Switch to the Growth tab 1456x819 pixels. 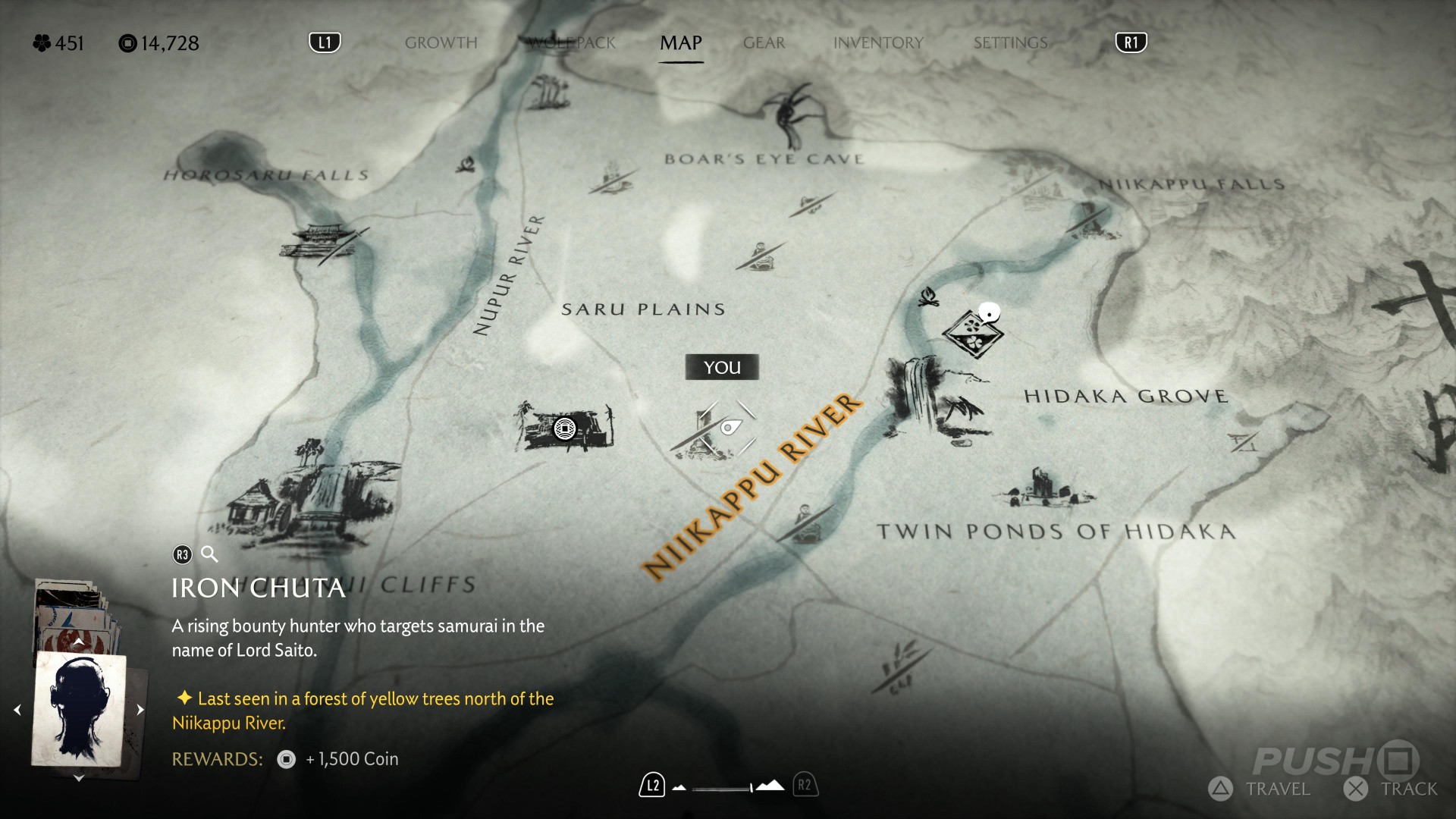click(441, 43)
